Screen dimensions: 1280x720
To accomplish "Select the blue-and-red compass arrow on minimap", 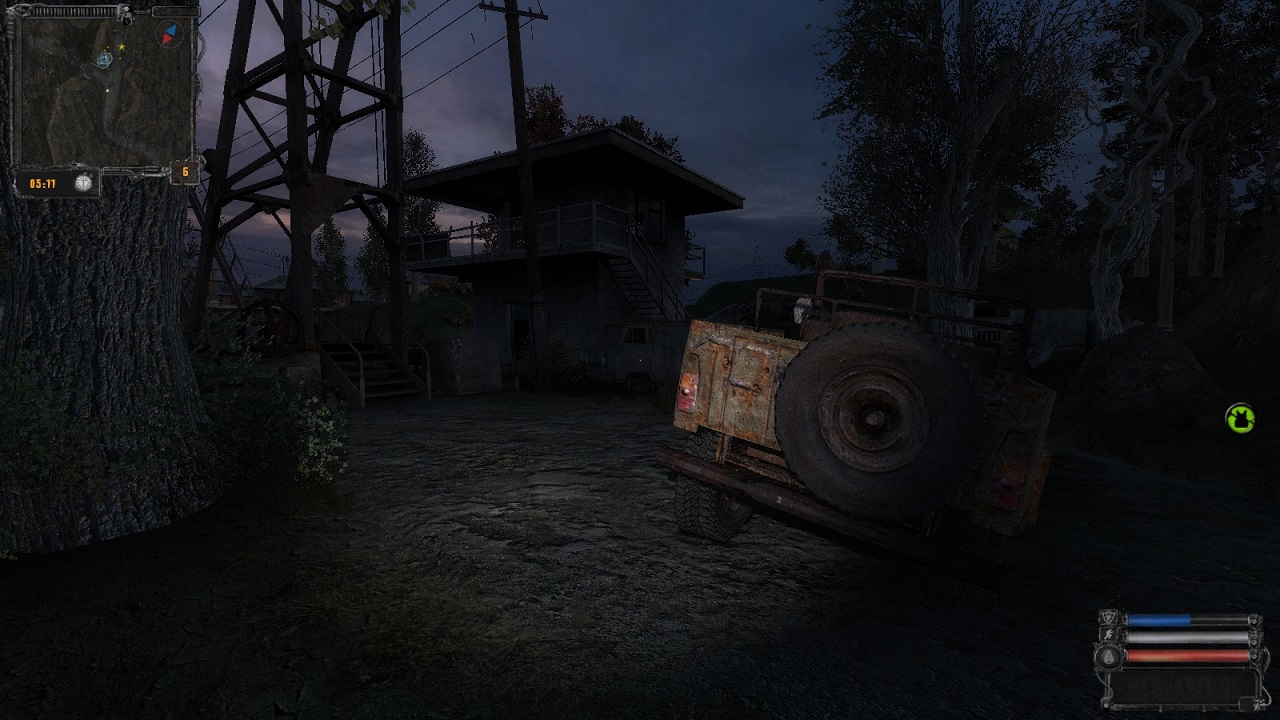I will [x=169, y=36].
